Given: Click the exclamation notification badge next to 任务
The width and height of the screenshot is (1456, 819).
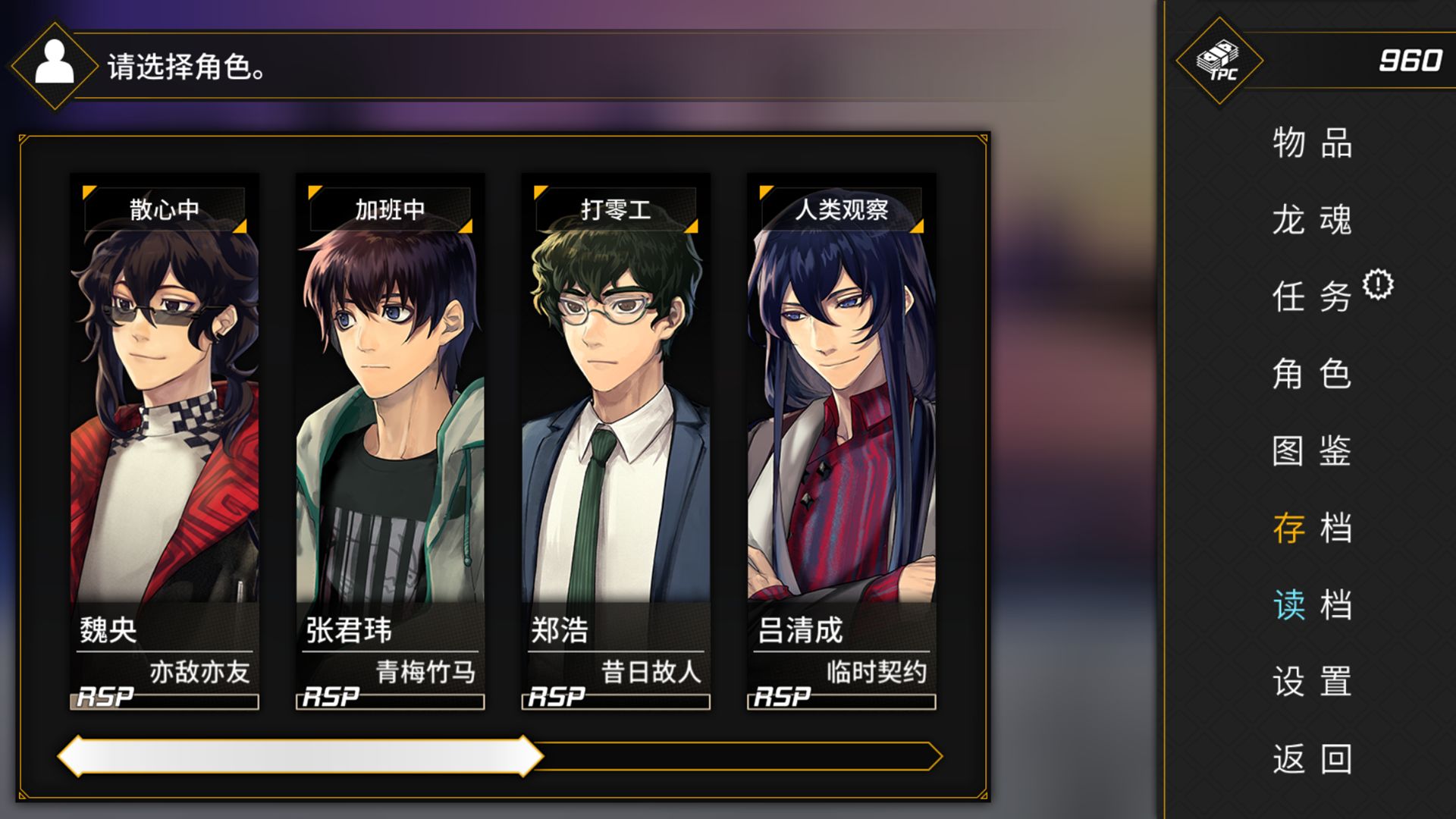Looking at the screenshot, I should pos(1378,284).
